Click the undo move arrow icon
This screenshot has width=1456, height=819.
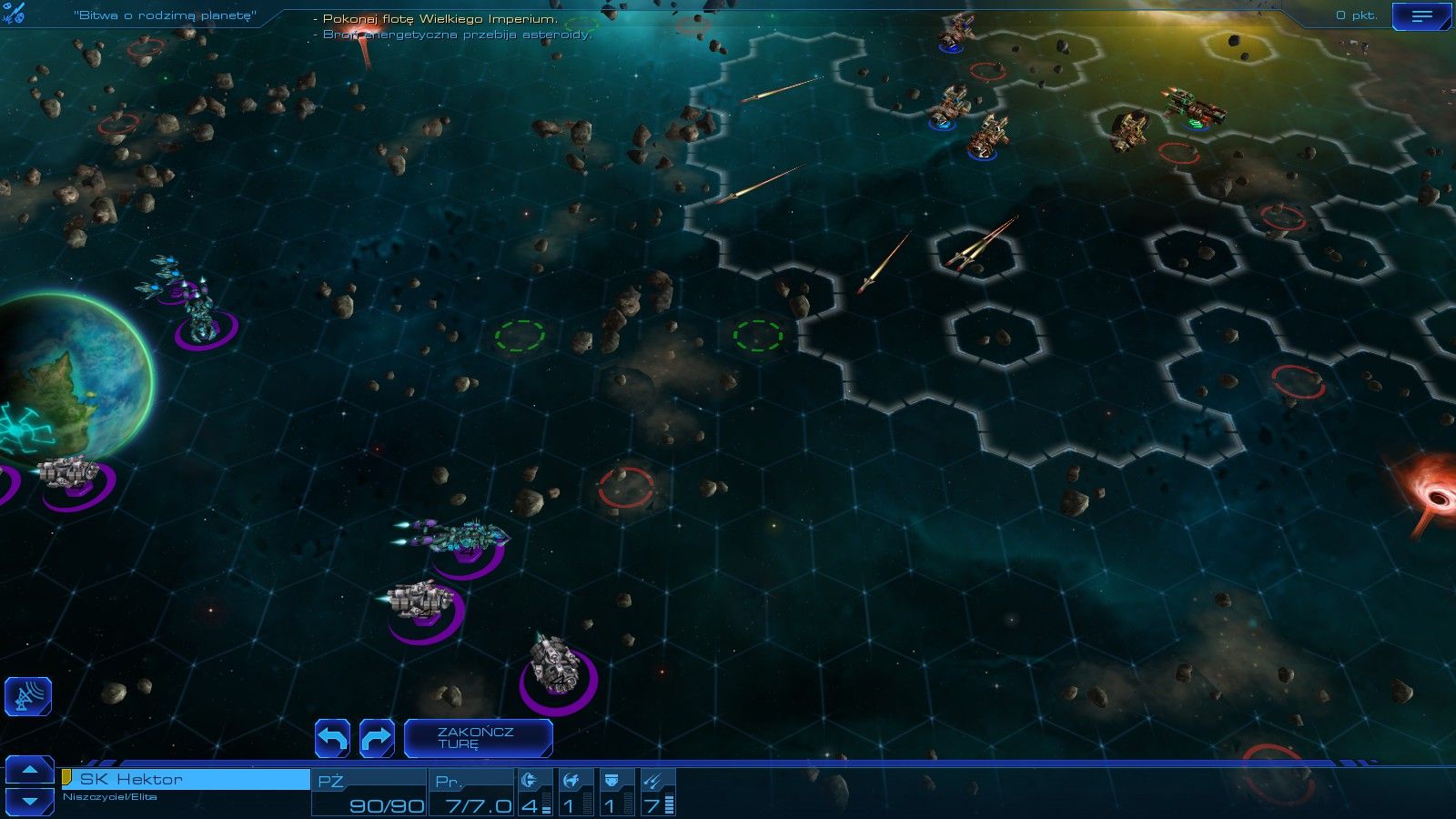pos(333,738)
